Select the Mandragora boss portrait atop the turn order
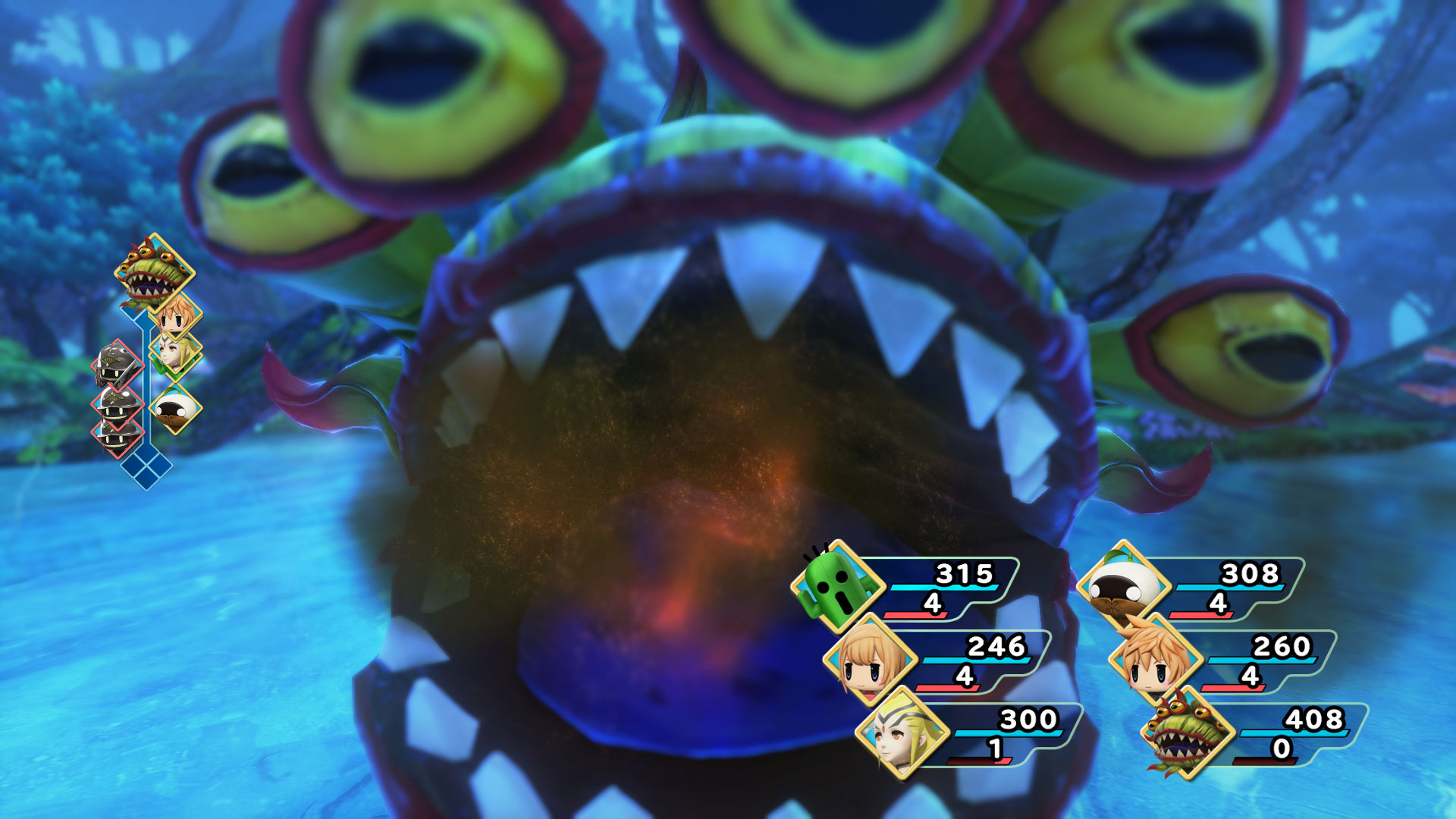Image resolution: width=1456 pixels, height=819 pixels. 152,271
